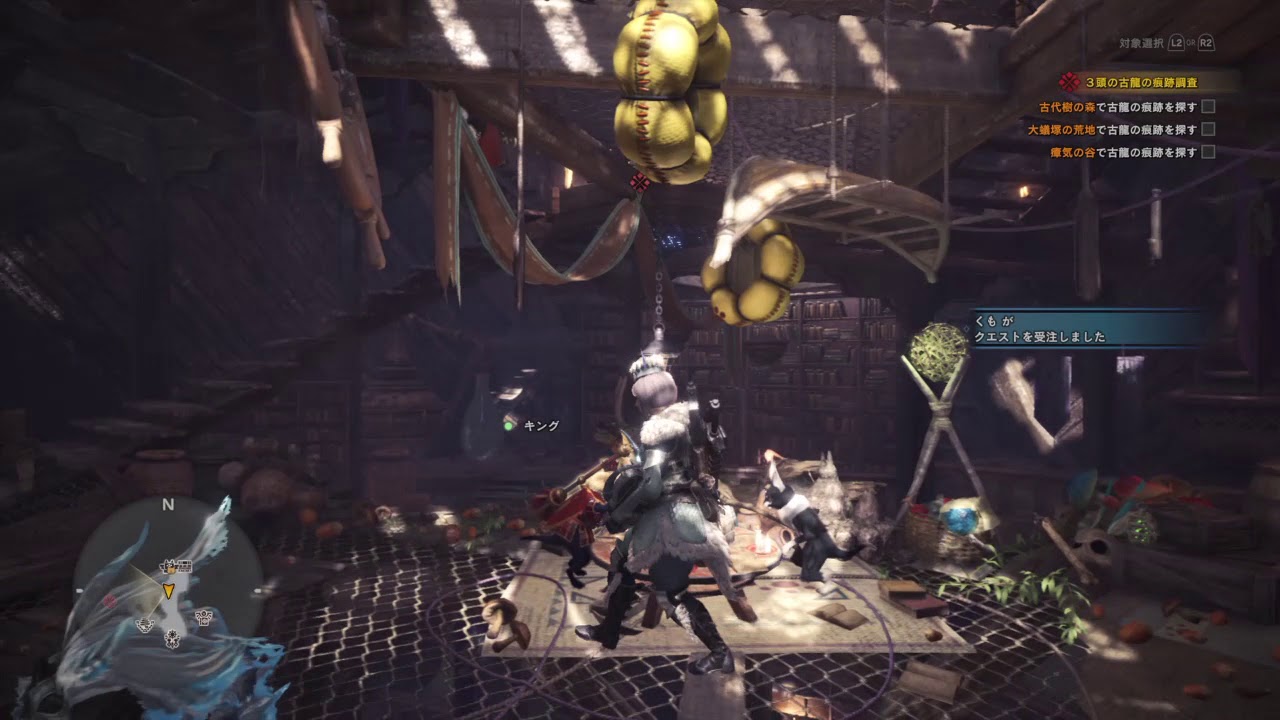
Task: Click the red quest marker icon
Action: coord(641,182)
